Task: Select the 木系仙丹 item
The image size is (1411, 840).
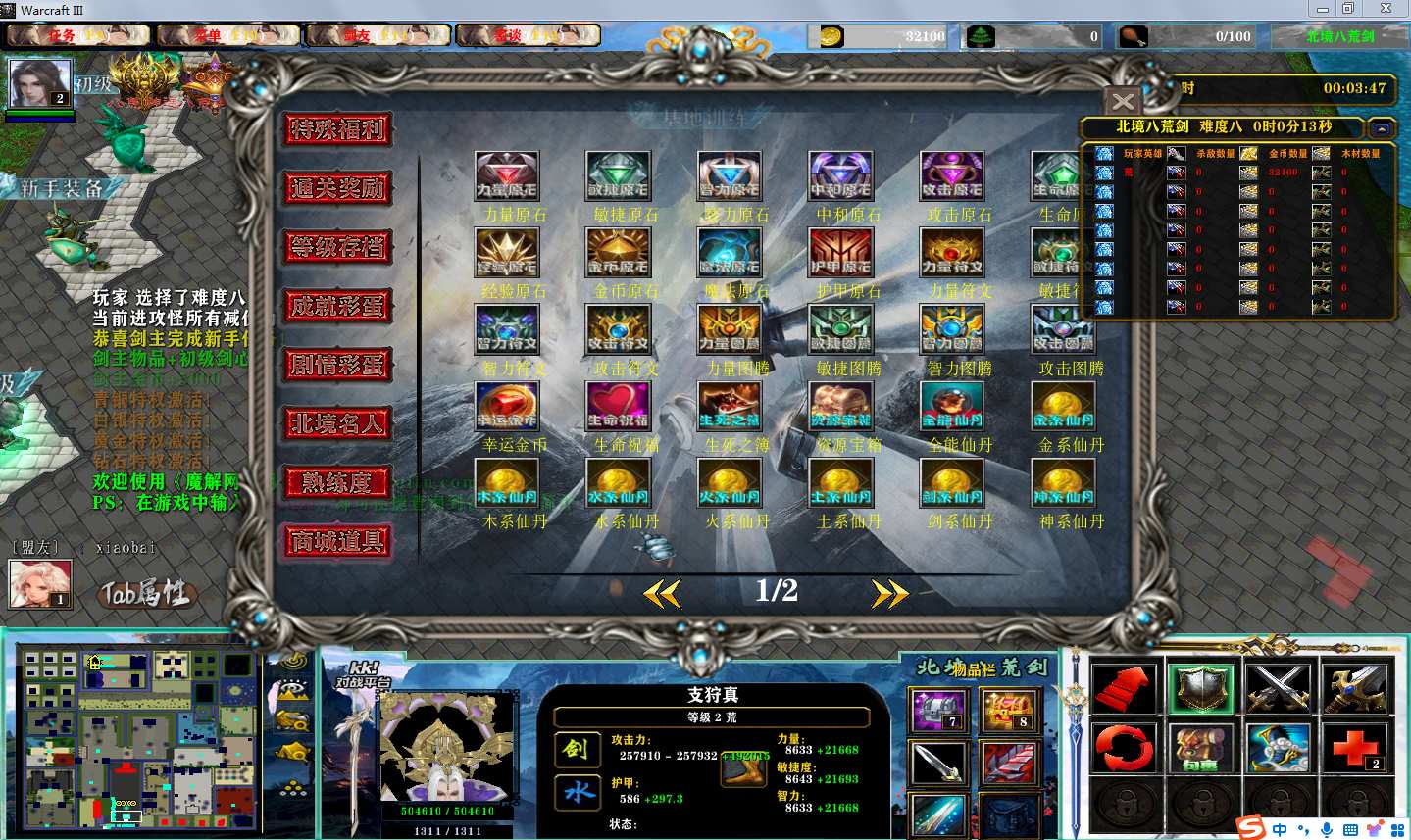Action: [507, 483]
